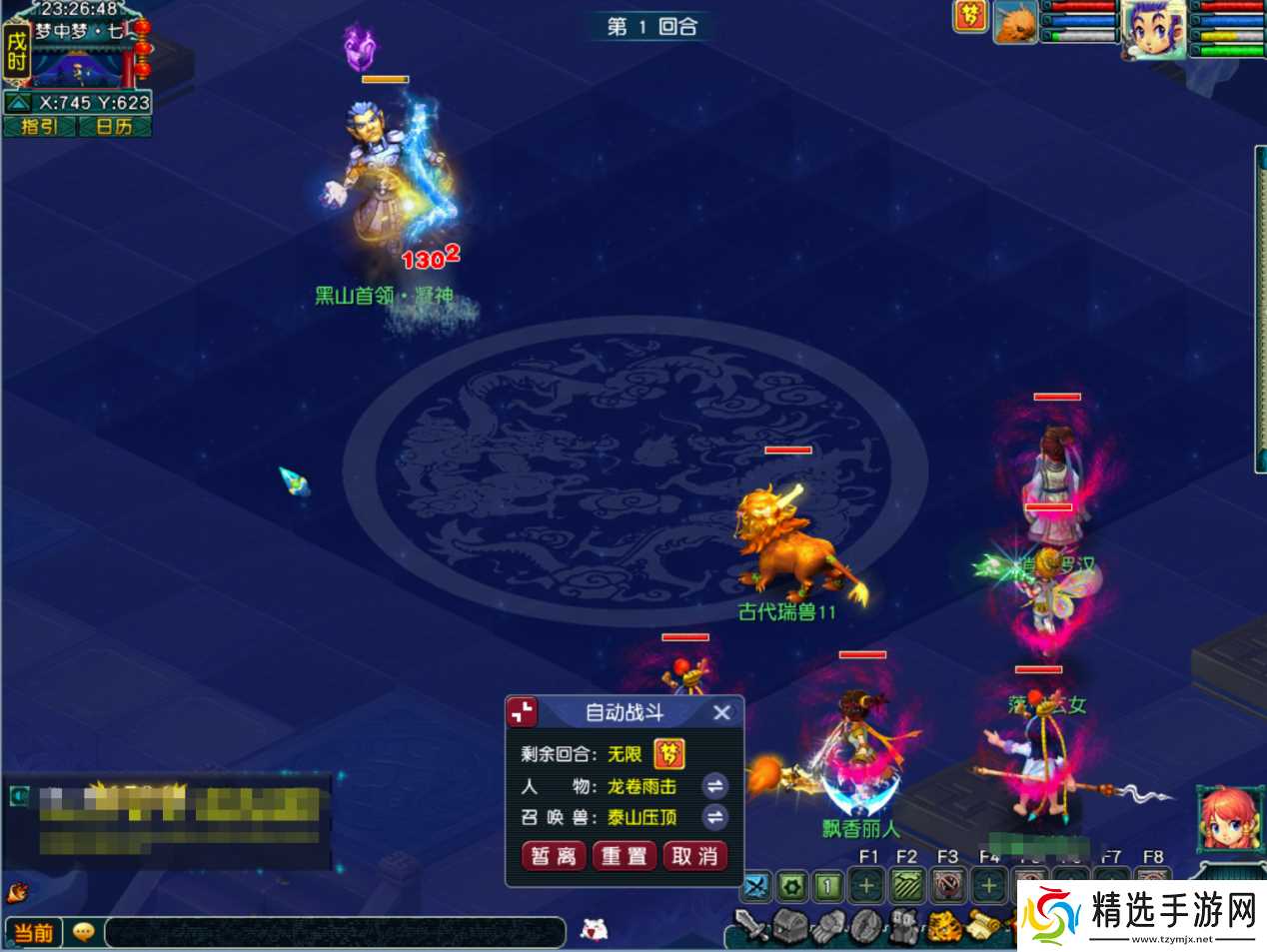Click the red 梦 badge at top right
Image resolution: width=1267 pixels, height=952 pixels.
pos(969,16)
